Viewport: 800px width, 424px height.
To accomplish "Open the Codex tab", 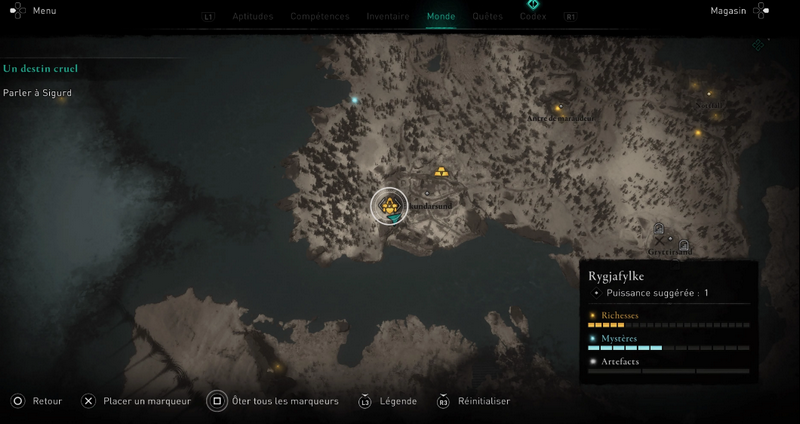I will coord(532,17).
